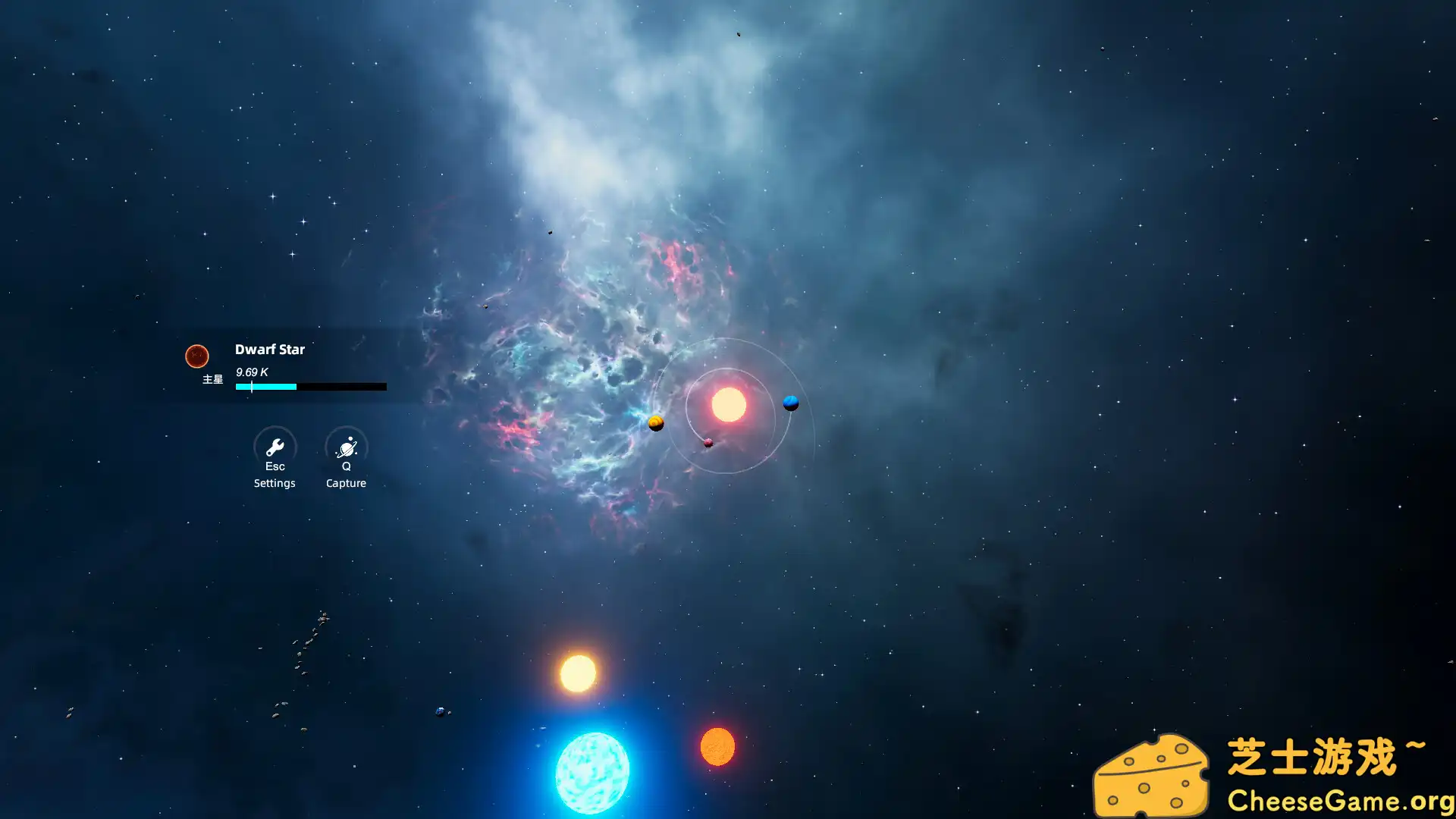Select the orange star near bottom right

[717, 747]
